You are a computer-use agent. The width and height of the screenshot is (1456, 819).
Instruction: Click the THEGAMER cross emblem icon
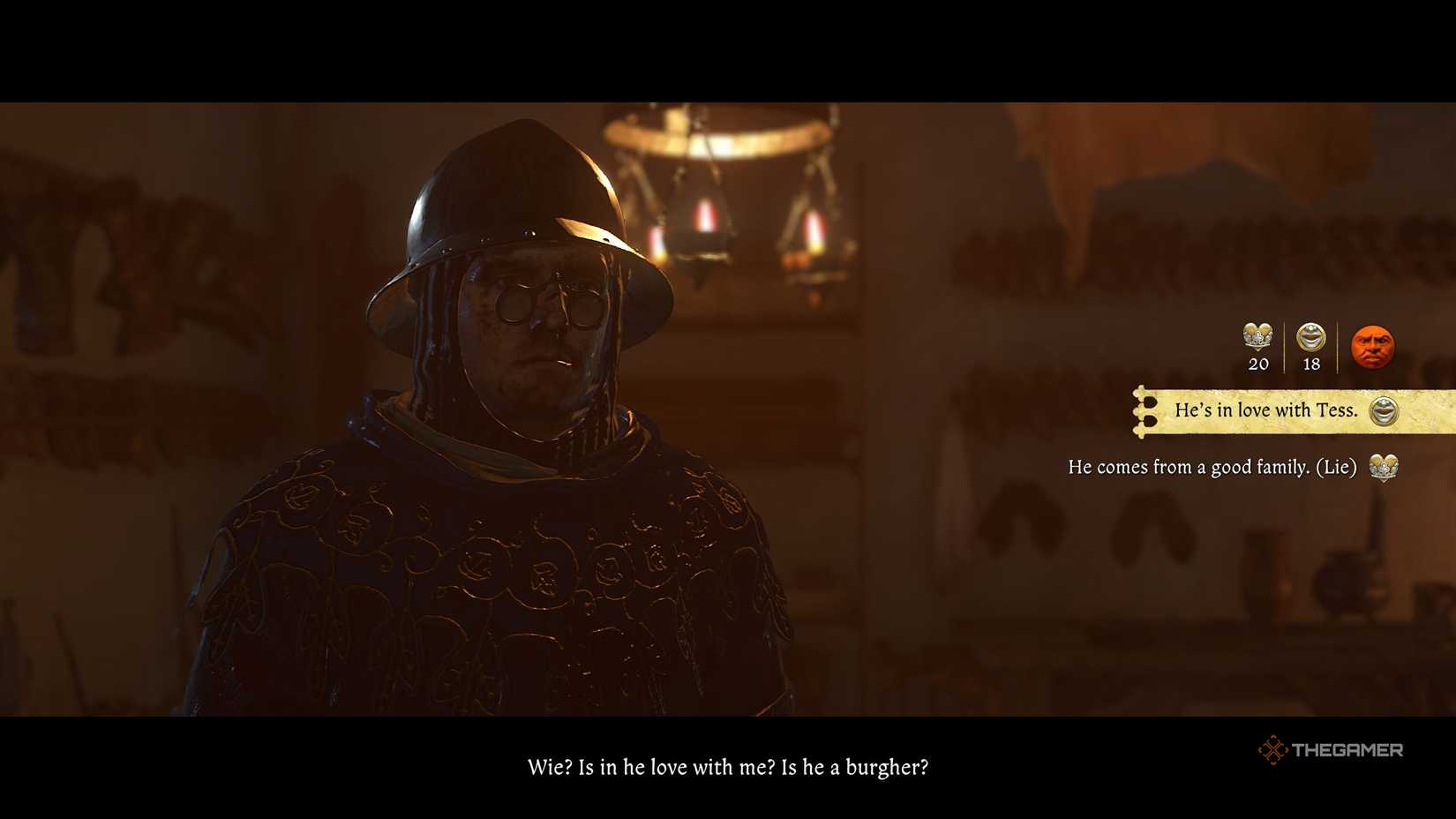1274,751
